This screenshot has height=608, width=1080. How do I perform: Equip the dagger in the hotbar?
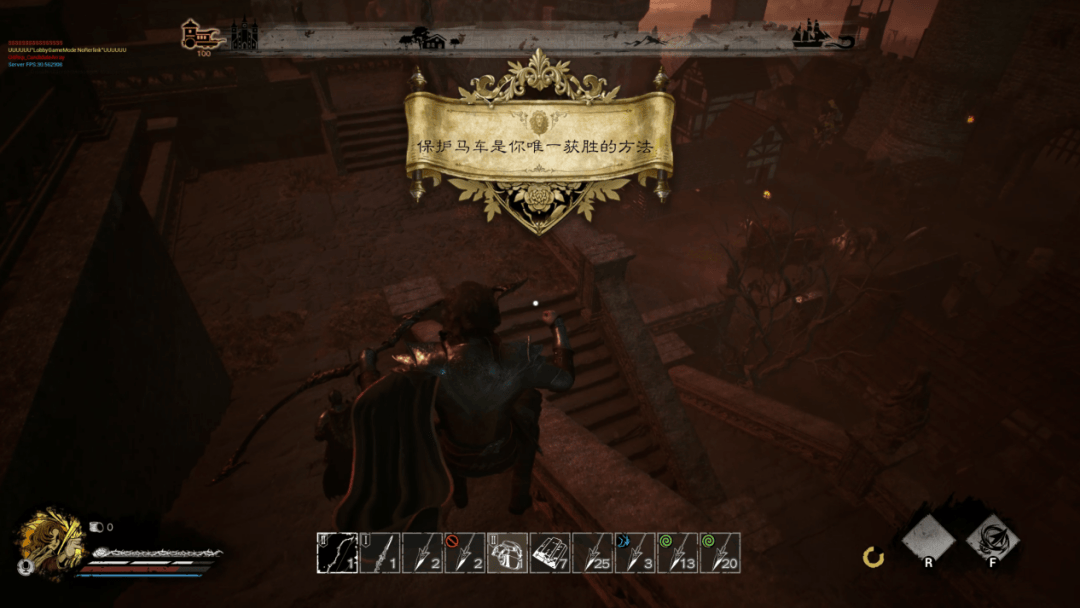click(379, 553)
